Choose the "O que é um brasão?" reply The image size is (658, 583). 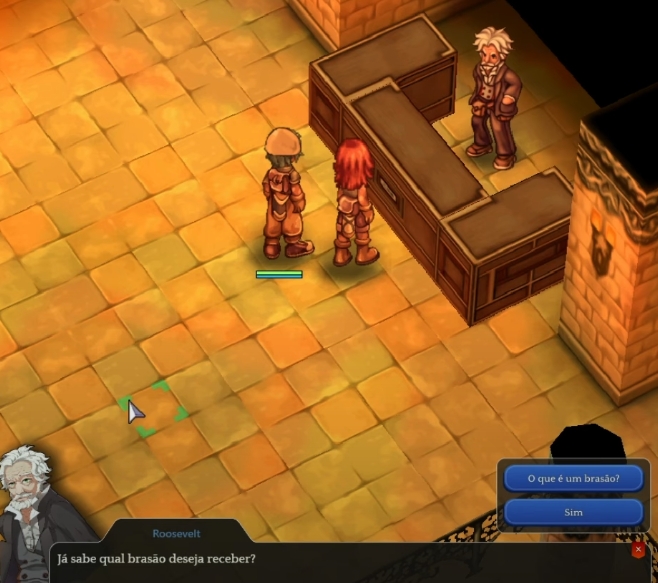click(573, 478)
